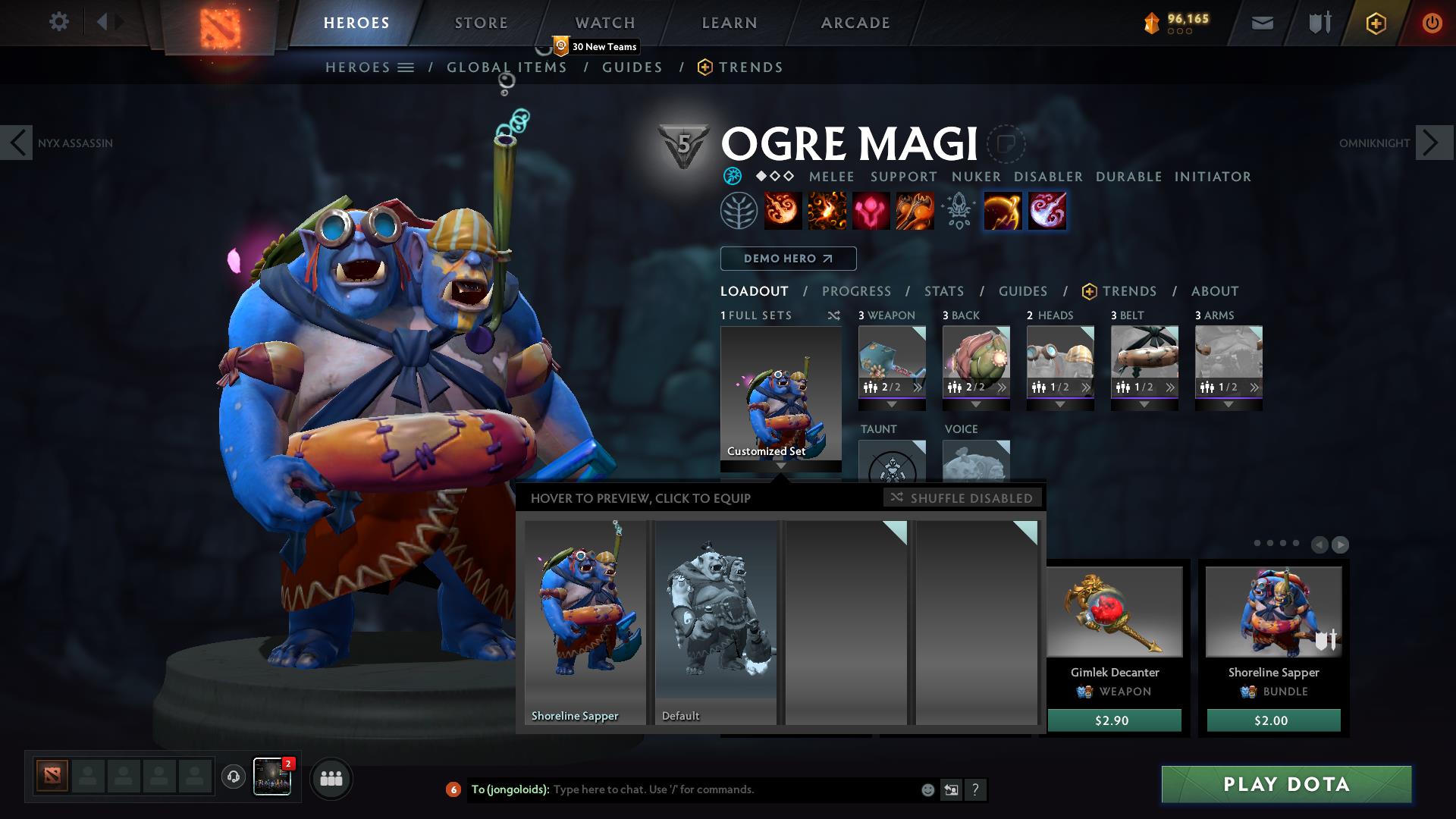The height and width of the screenshot is (819, 1456).
Task: Buy Gimlek Decanter for $2.90
Action: 1113,720
